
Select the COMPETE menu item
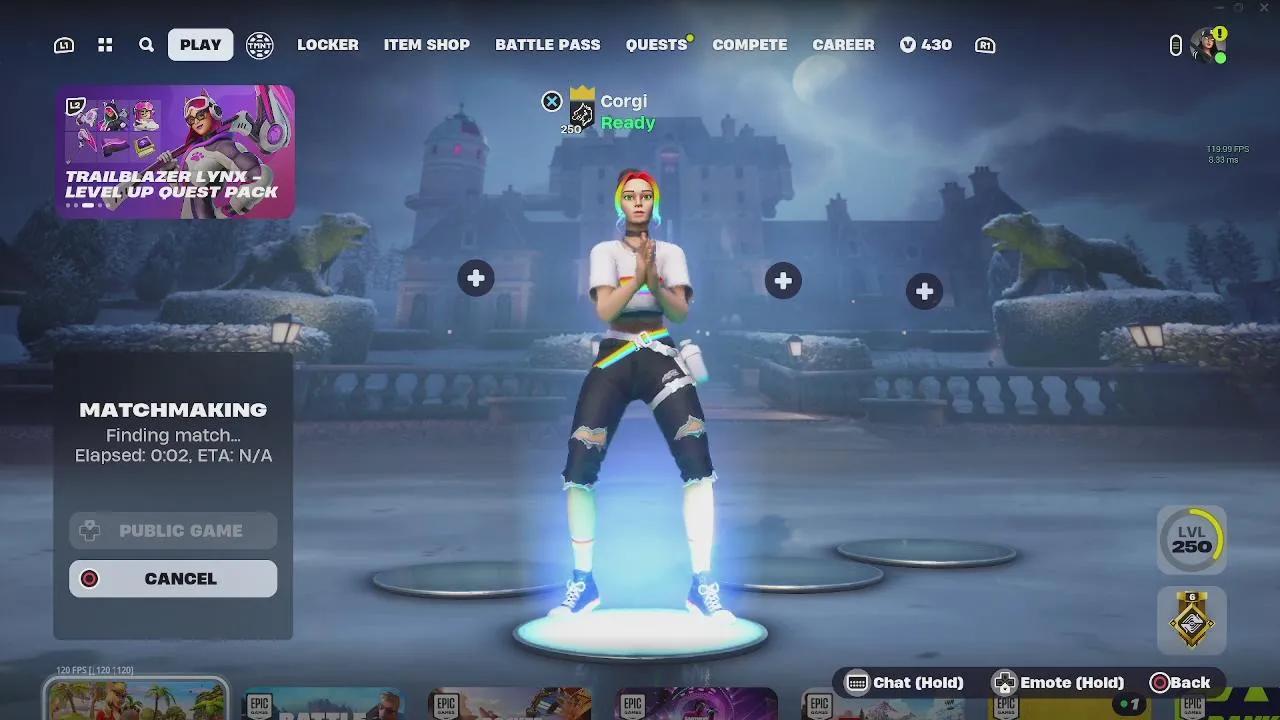coord(749,44)
